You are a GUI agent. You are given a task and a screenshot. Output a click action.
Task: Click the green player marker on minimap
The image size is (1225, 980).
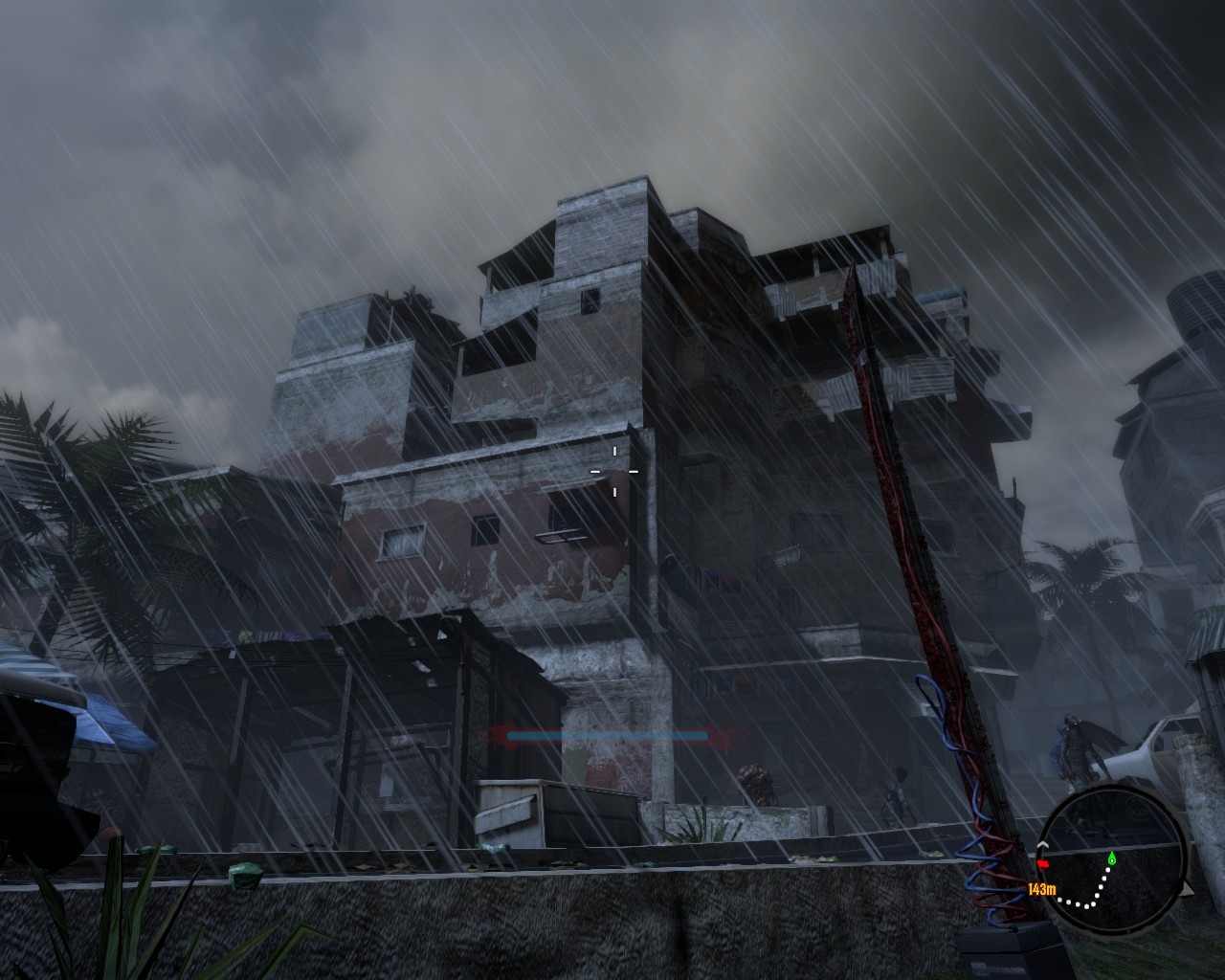pos(1111,858)
